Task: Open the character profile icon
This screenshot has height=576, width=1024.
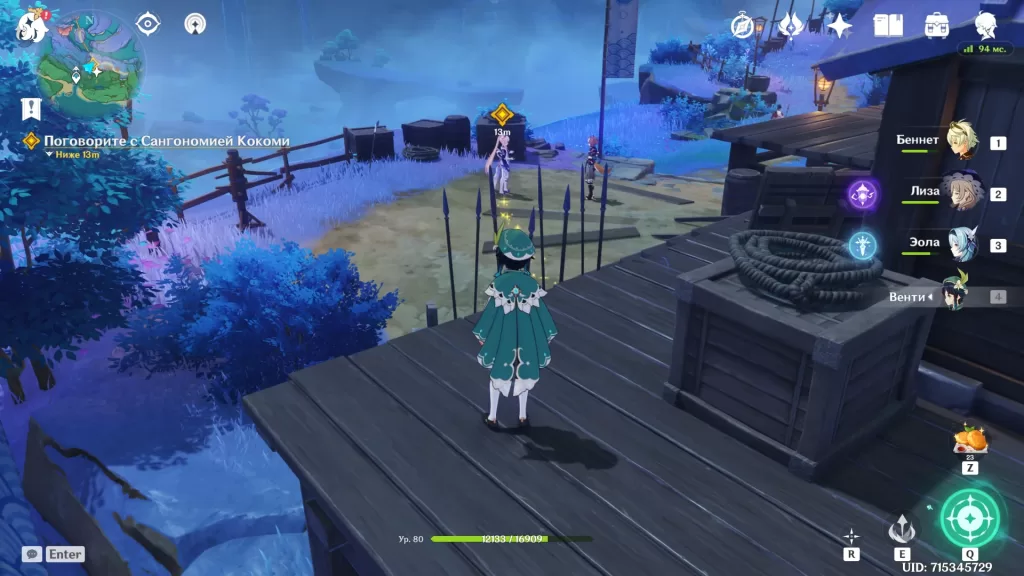Action: pos(986,26)
